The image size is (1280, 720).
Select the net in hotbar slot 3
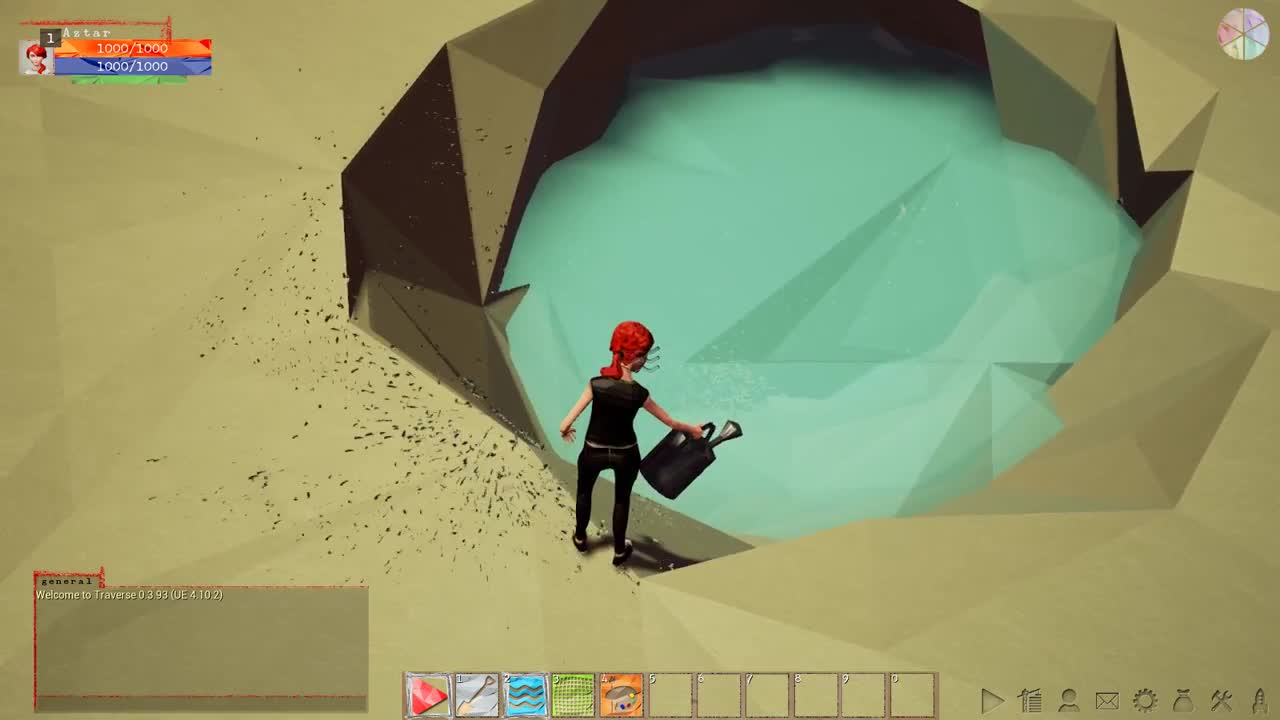[573, 694]
